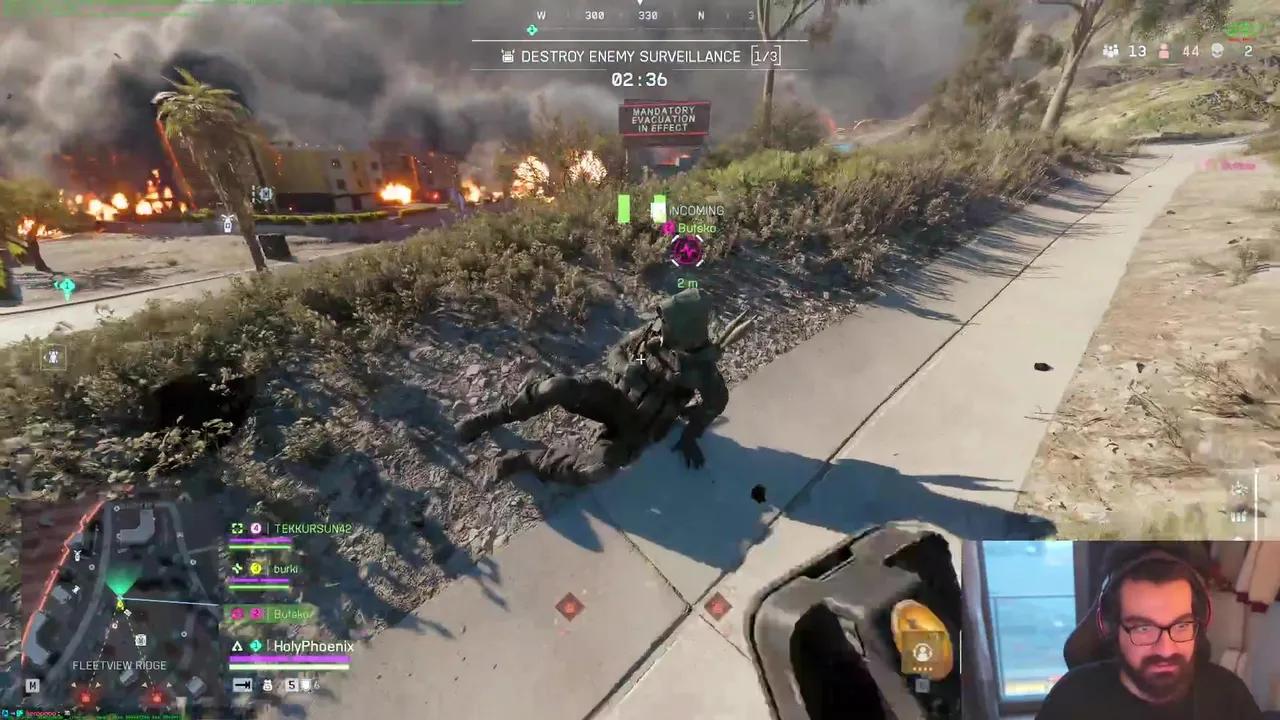Select the skull kill counter icon
Viewport: 1280px width, 720px height.
click(x=1216, y=50)
